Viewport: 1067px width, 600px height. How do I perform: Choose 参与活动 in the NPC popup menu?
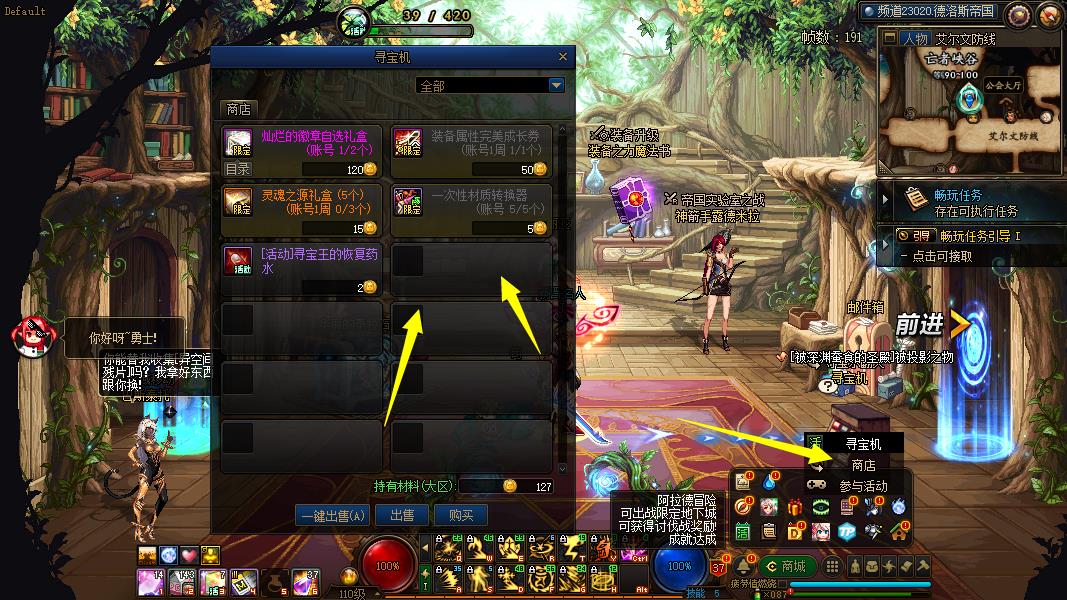(862, 486)
